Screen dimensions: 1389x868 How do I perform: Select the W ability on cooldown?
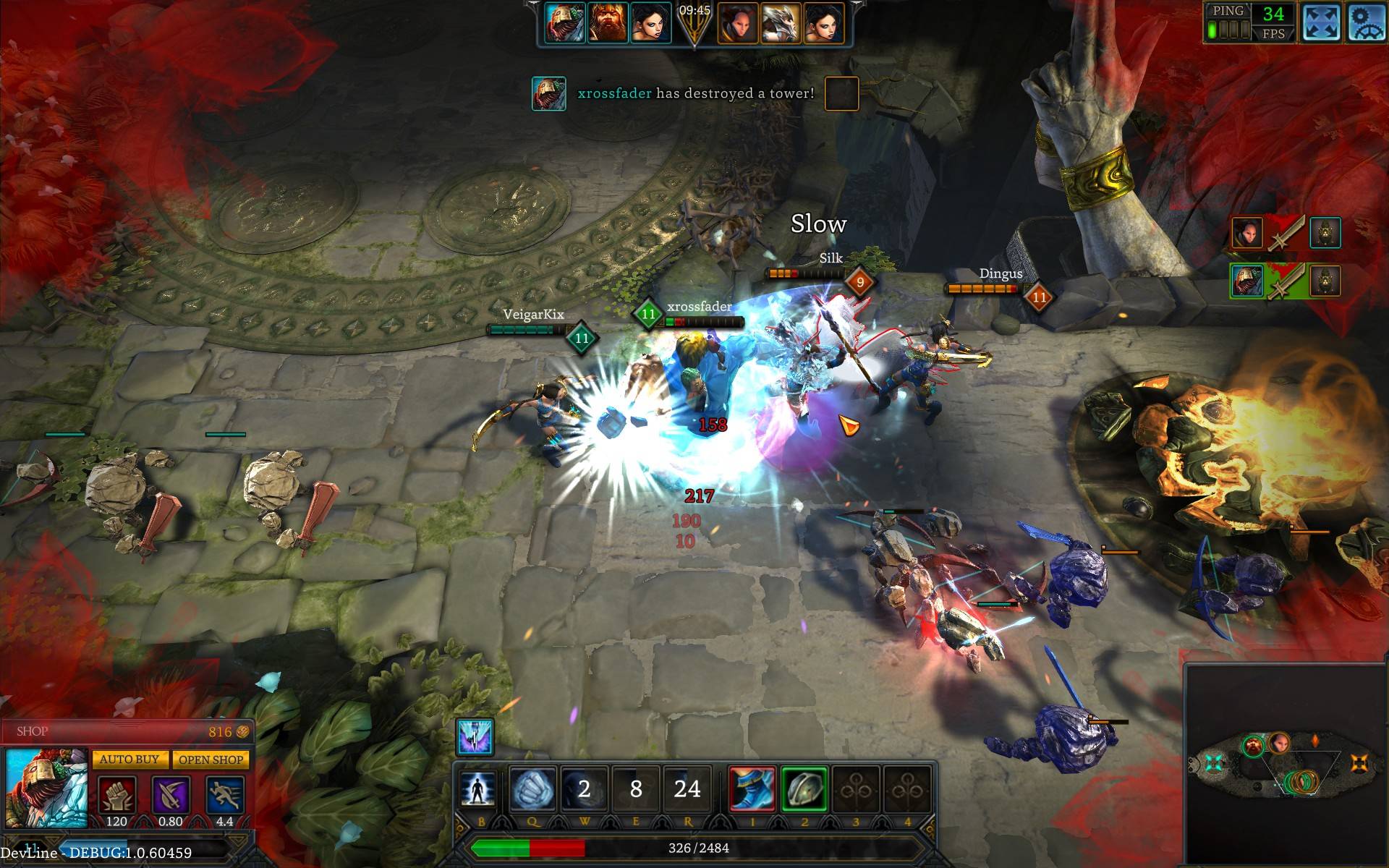coord(584,789)
